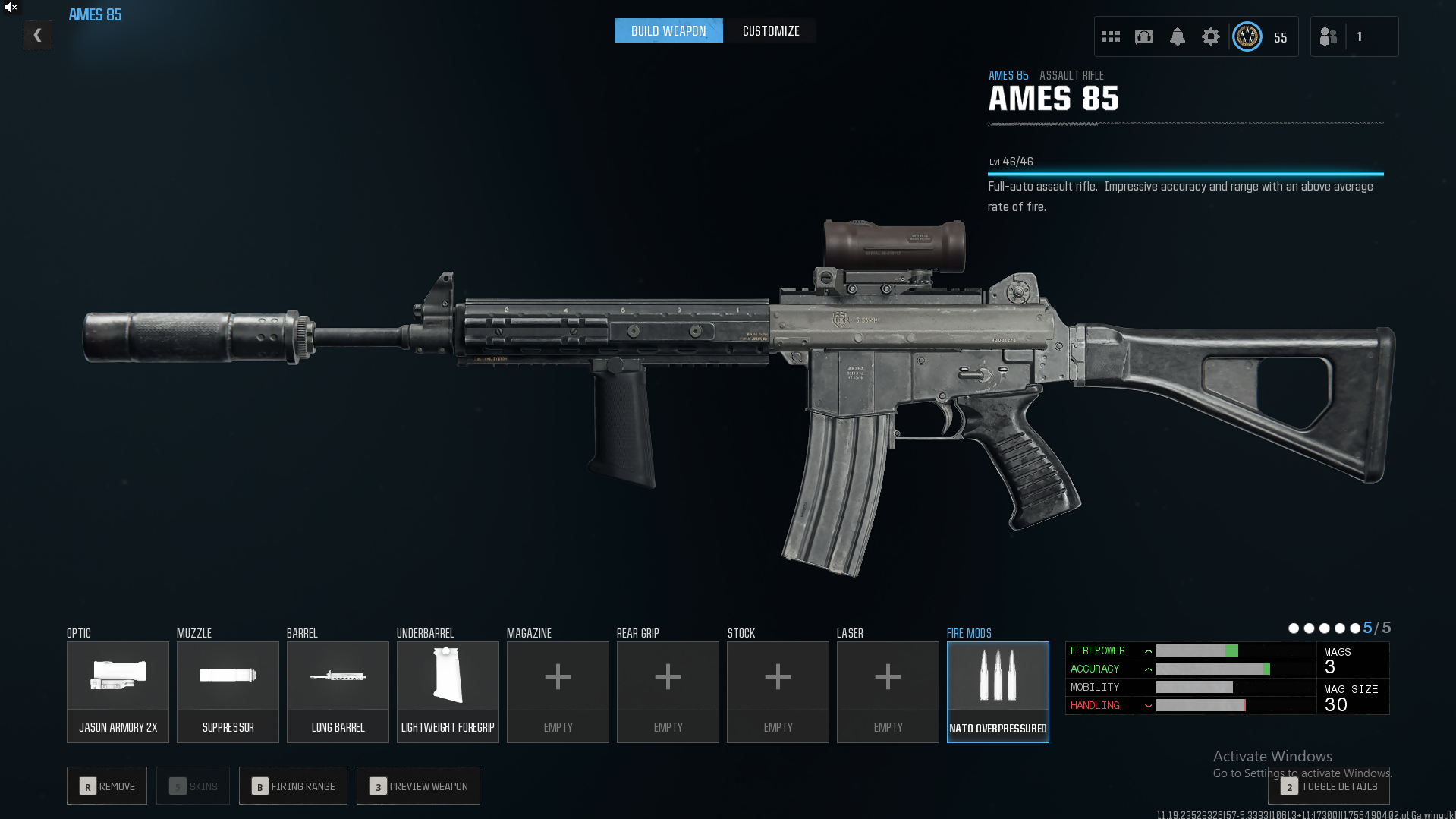Toggle weapon details panel
Image resolution: width=1456 pixels, height=819 pixels.
1329,787
